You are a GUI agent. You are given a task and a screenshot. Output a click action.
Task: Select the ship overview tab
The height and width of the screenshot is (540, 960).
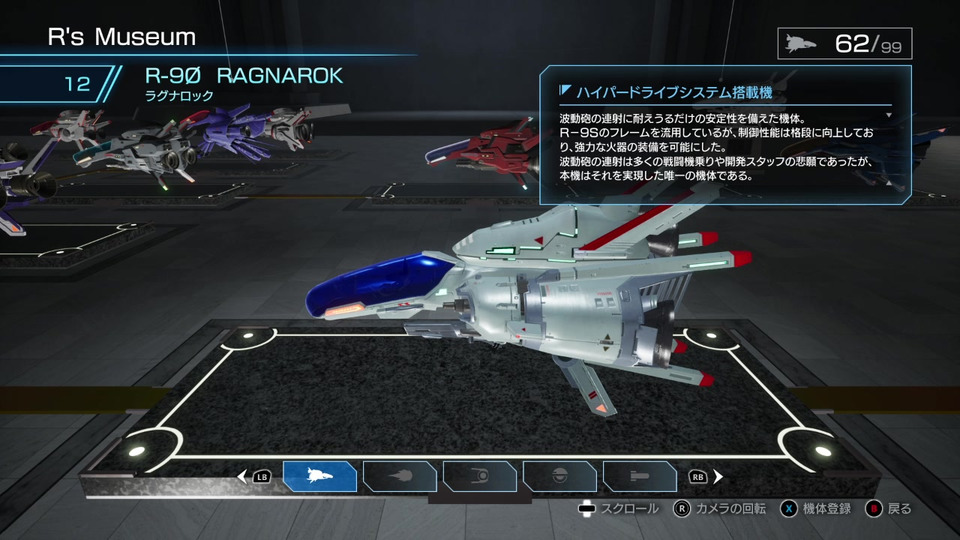tap(320, 476)
